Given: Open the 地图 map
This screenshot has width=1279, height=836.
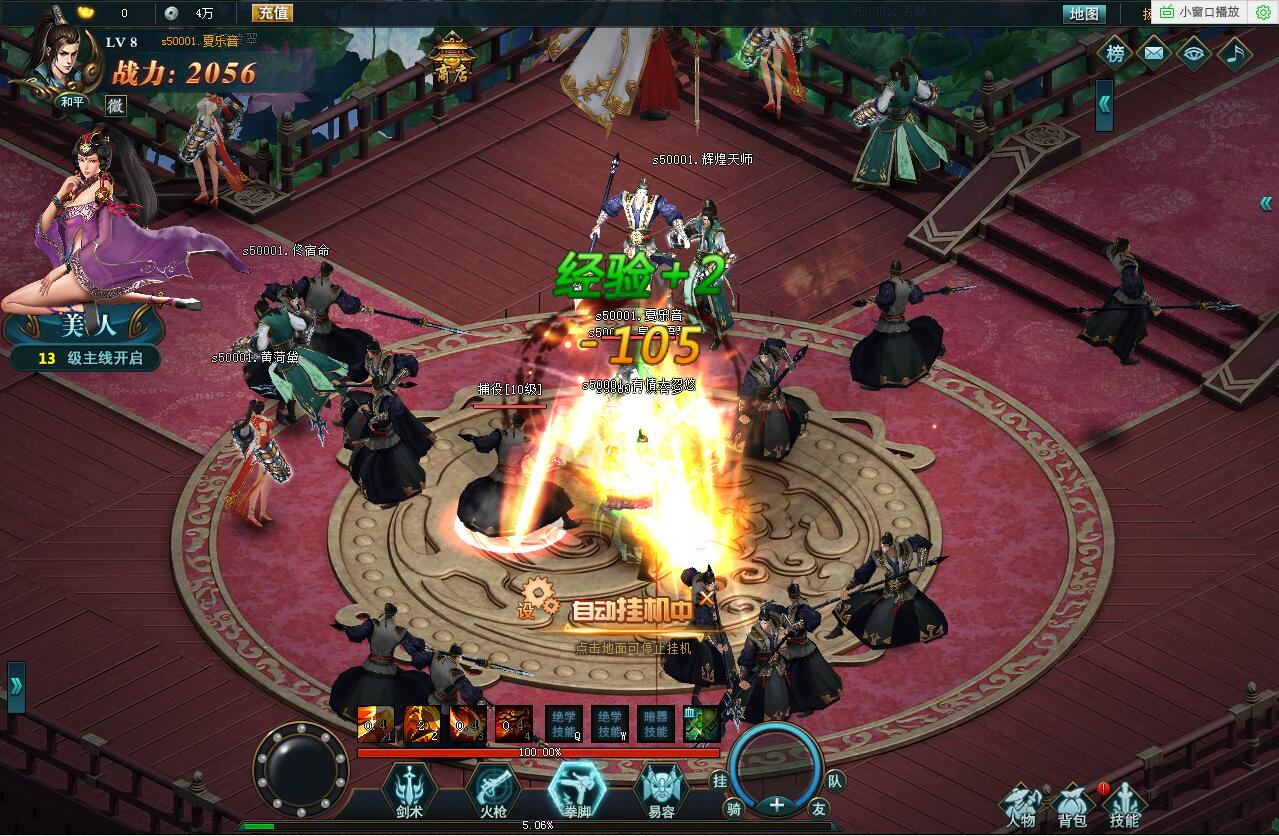Looking at the screenshot, I should 1084,14.
